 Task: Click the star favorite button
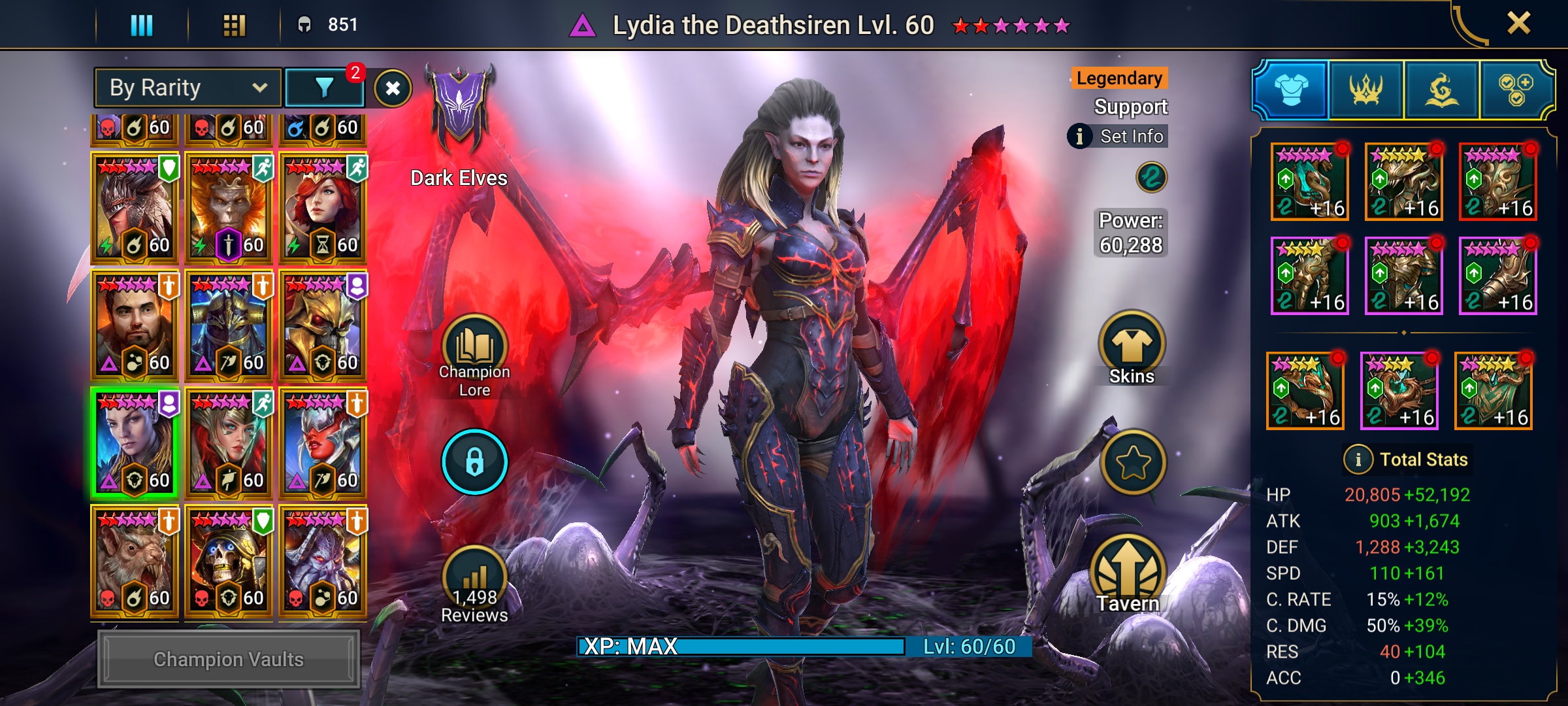[1133, 462]
